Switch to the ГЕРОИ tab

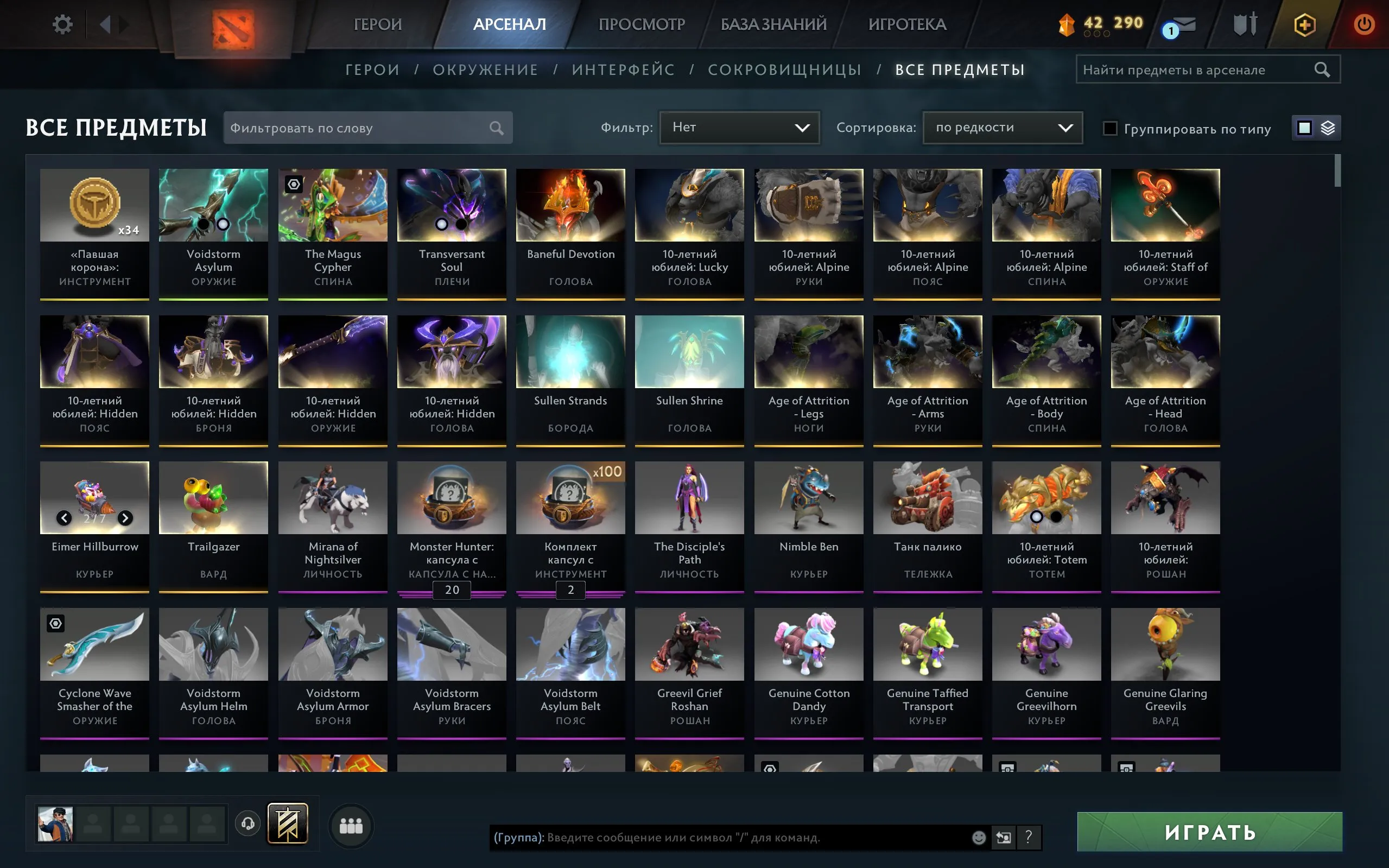click(x=378, y=24)
